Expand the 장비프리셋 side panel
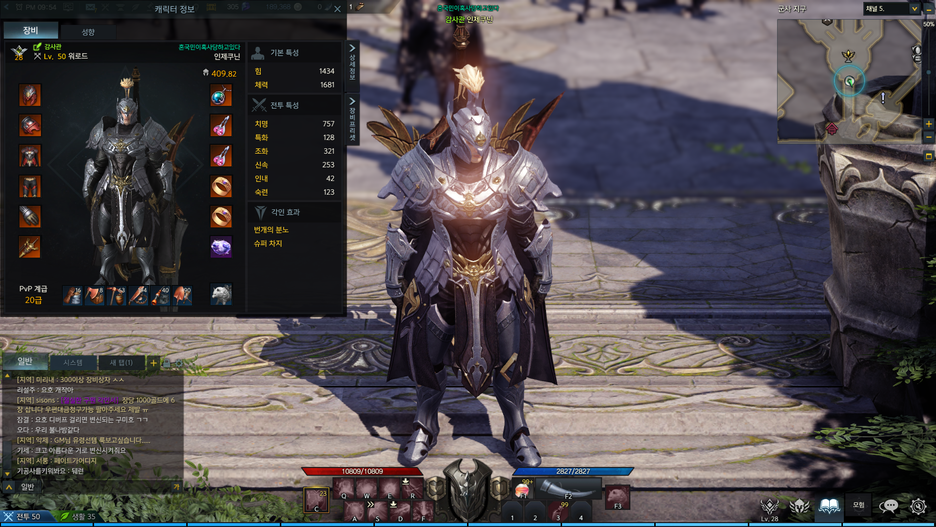The image size is (936, 527). click(x=352, y=119)
